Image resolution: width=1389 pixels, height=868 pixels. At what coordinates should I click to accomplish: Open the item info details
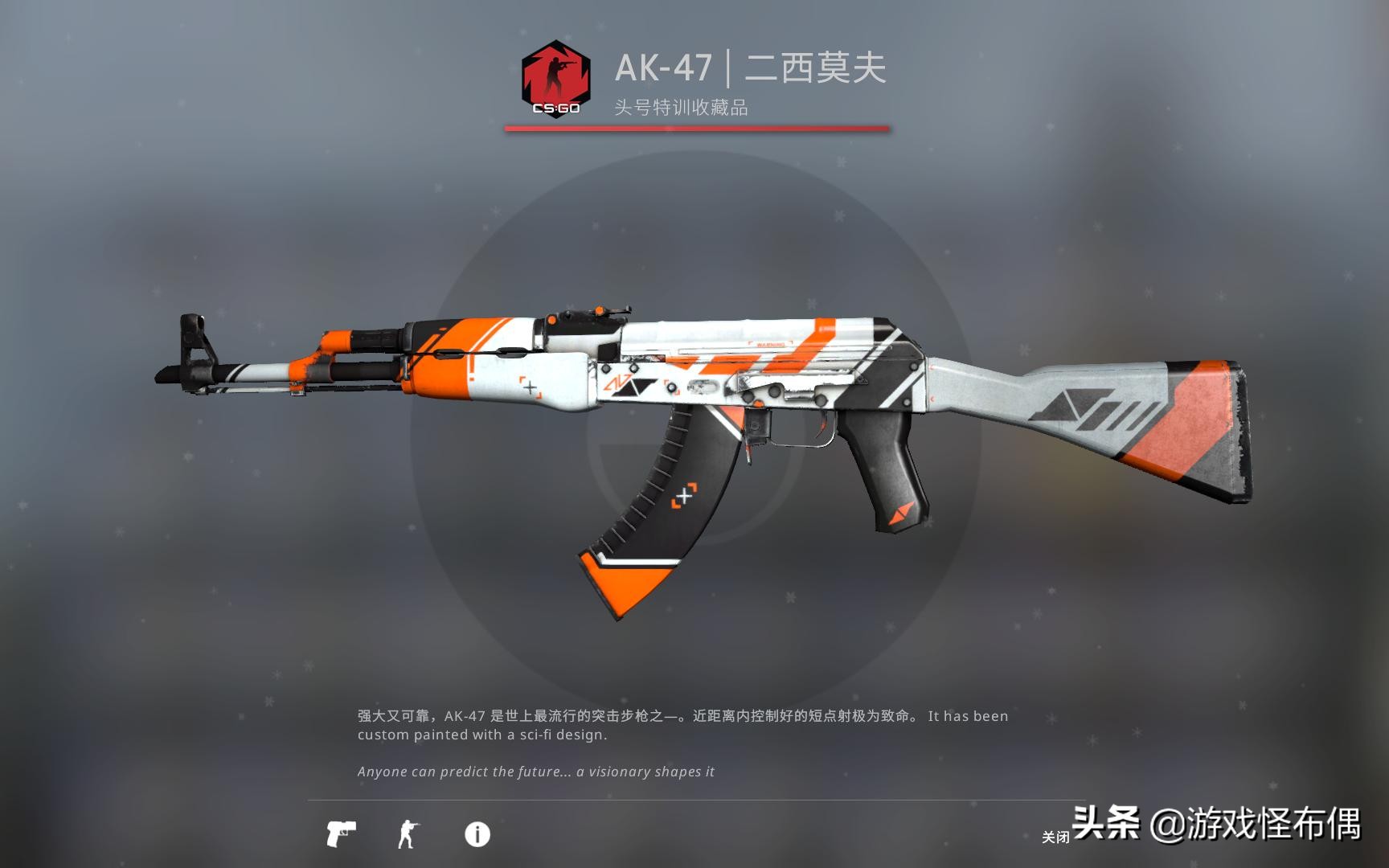point(477,834)
